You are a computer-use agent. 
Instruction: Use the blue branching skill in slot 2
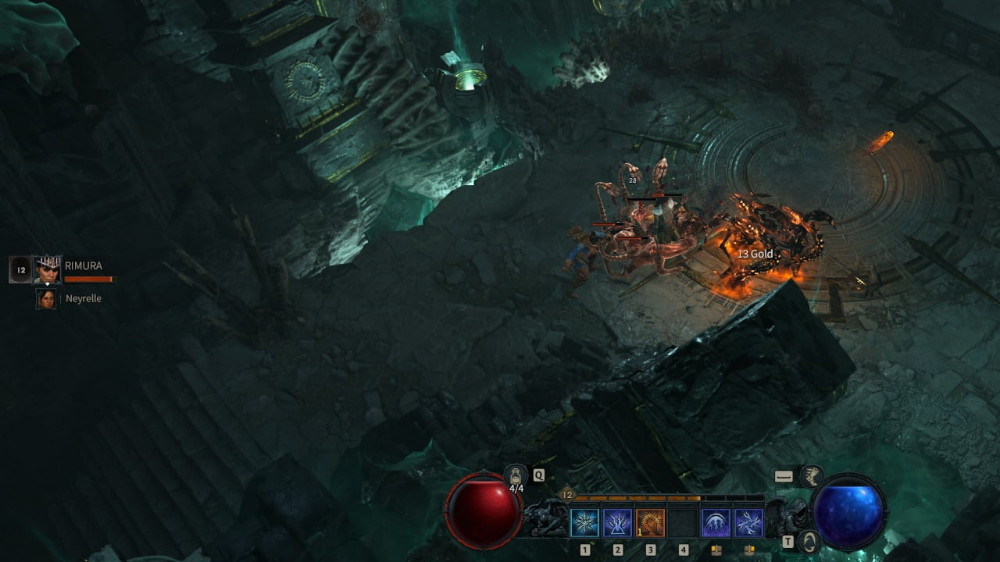[x=616, y=523]
